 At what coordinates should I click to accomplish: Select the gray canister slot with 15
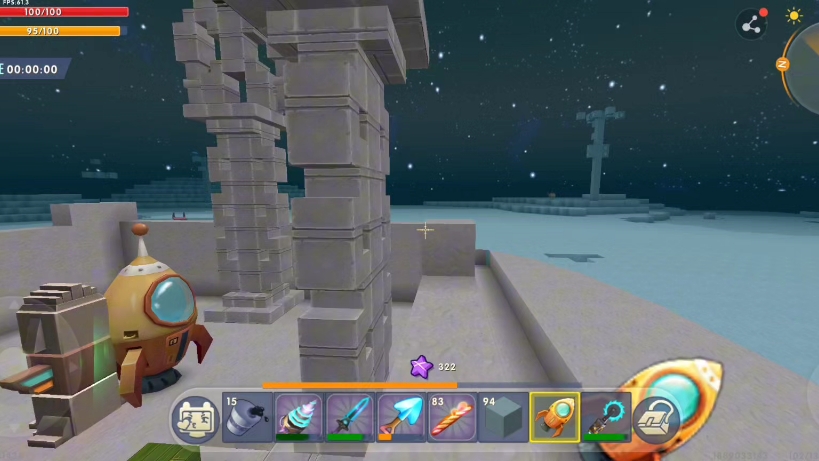pos(247,416)
